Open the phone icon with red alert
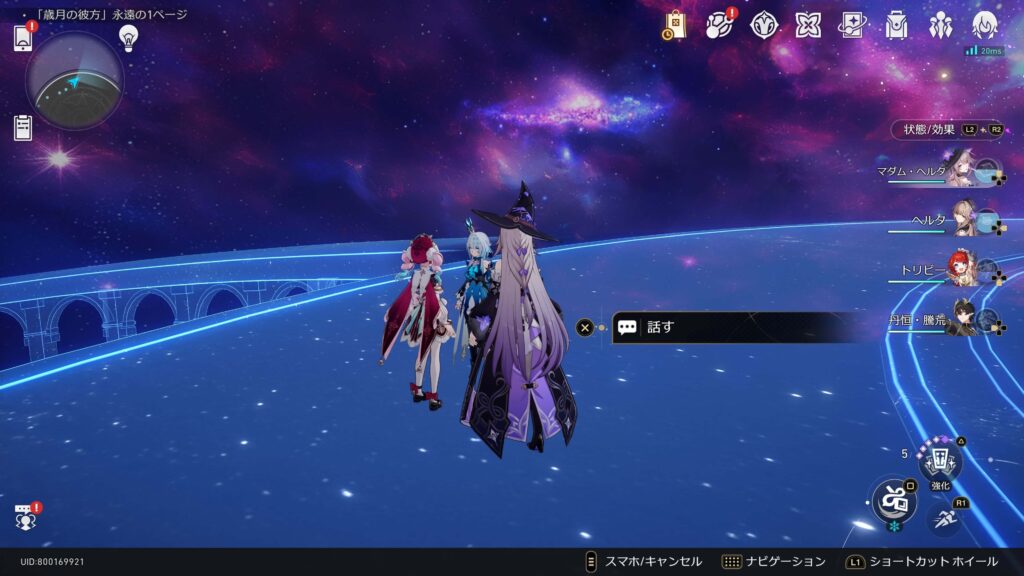Viewport: 1024px width, 576px height. (24, 38)
